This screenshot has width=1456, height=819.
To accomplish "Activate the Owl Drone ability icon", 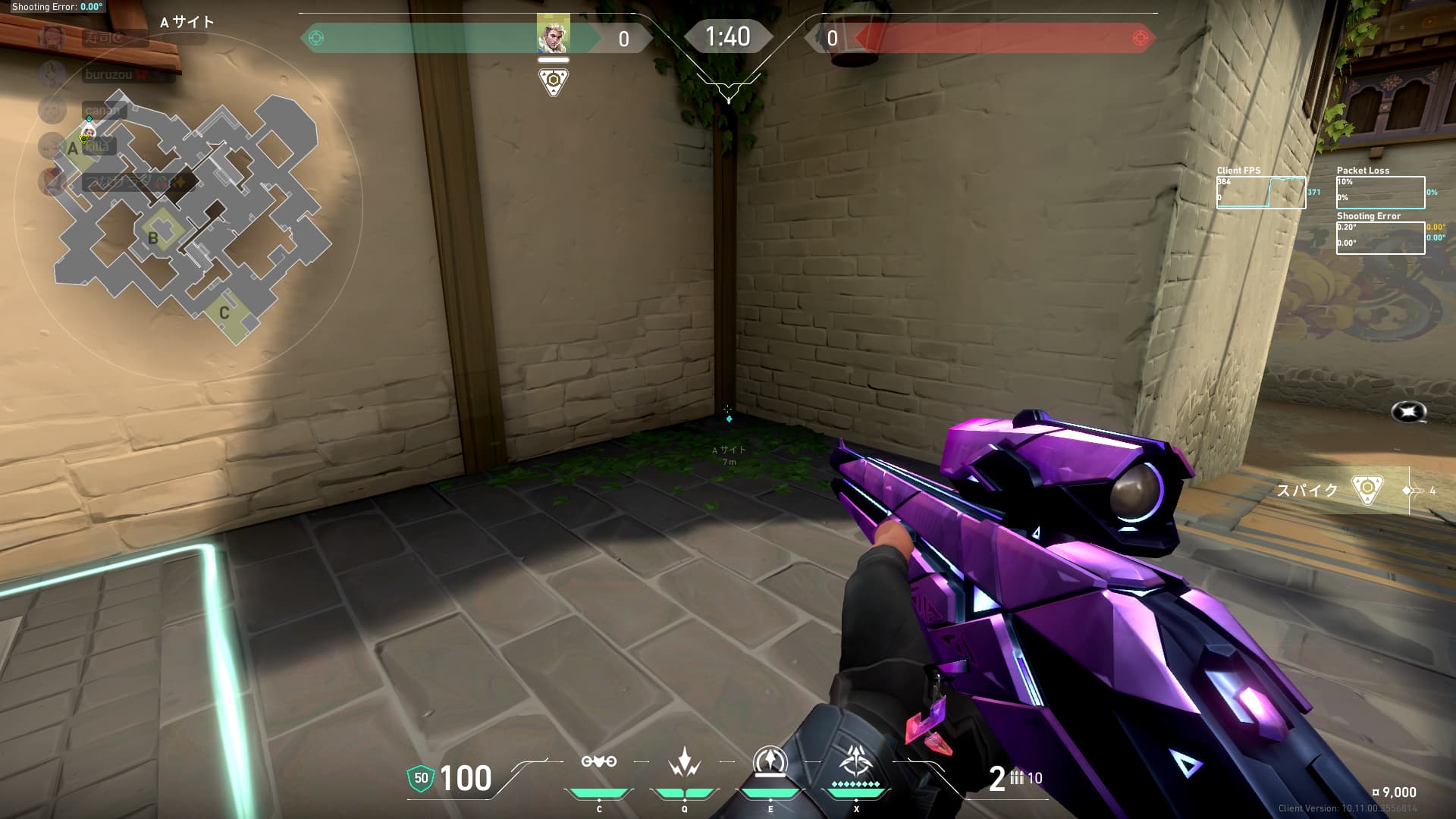I will tap(598, 762).
